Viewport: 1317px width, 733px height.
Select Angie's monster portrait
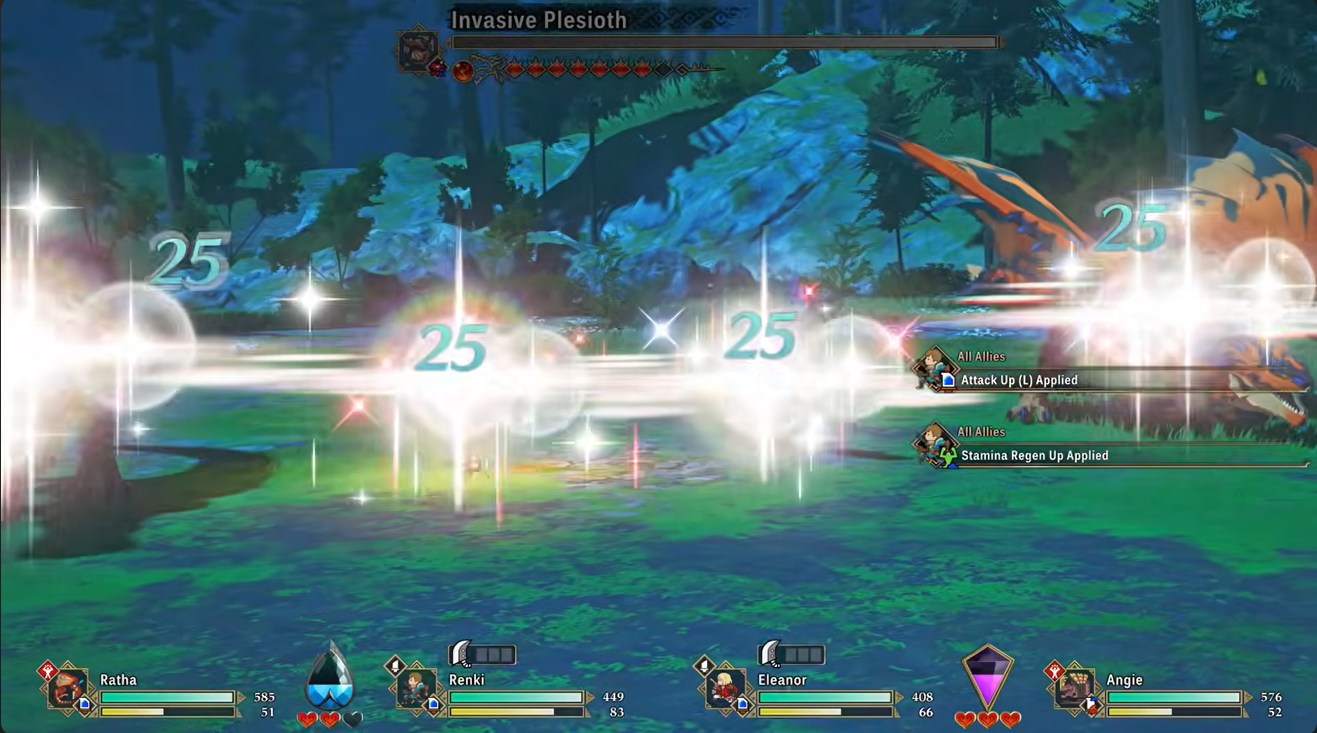1074,688
